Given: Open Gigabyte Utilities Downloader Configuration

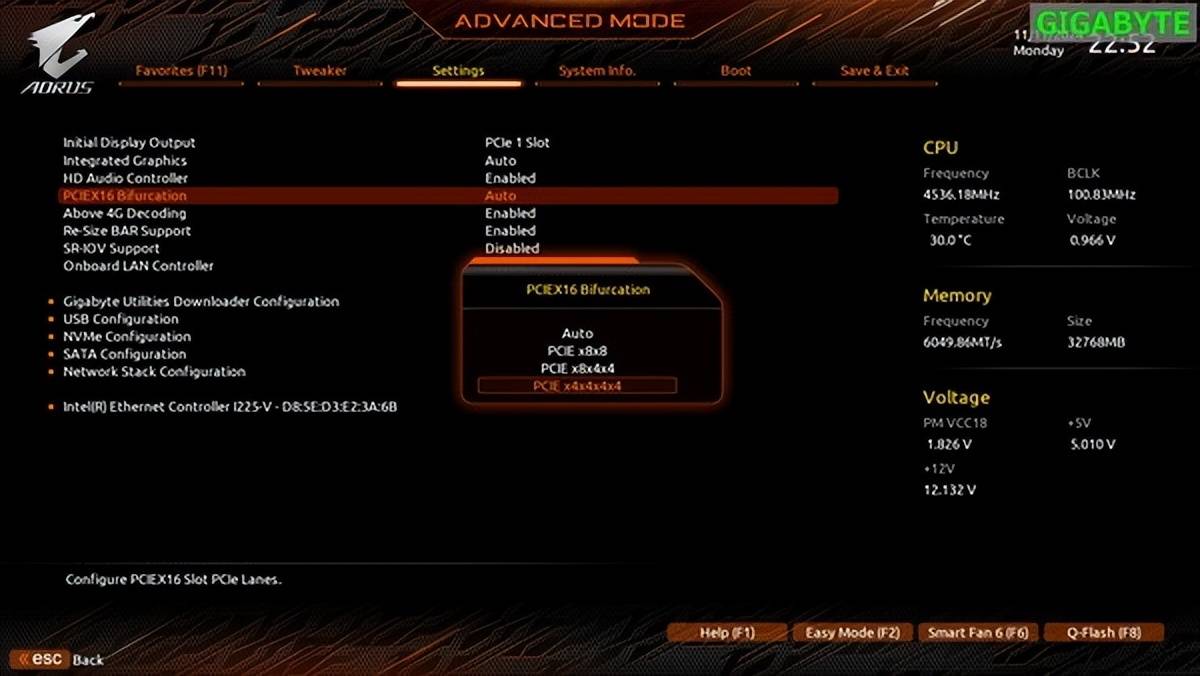Looking at the screenshot, I should point(201,301).
